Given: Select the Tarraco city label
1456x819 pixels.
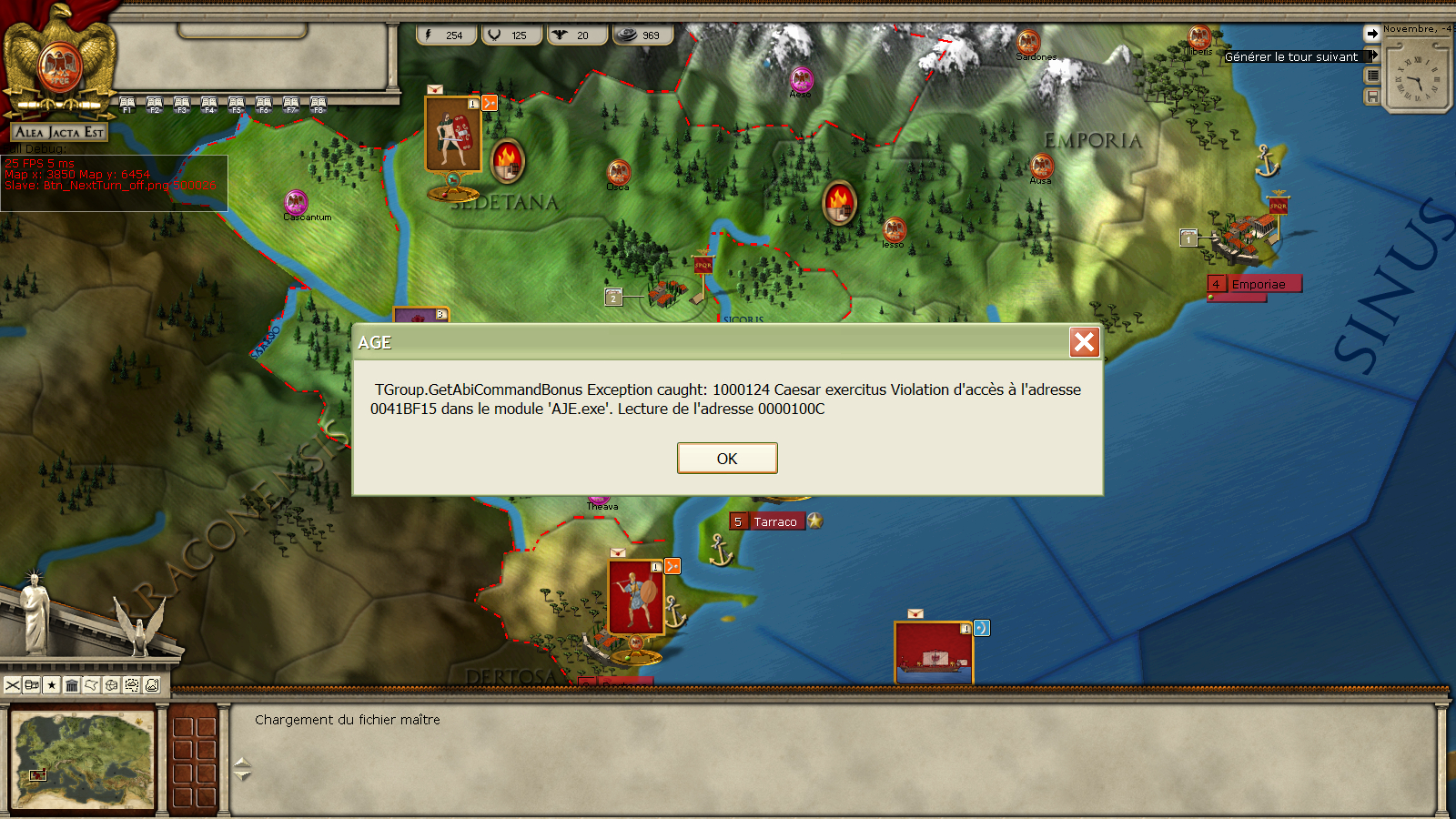Looking at the screenshot, I should pyautogui.click(x=774, y=521).
